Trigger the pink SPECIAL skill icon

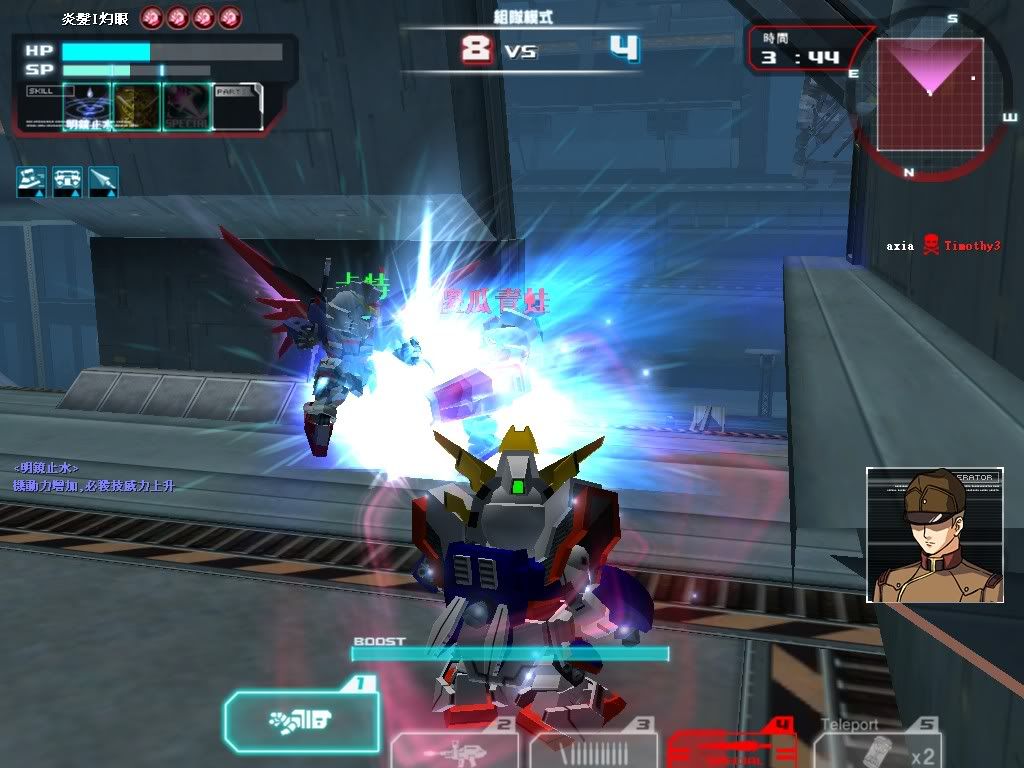click(187, 106)
